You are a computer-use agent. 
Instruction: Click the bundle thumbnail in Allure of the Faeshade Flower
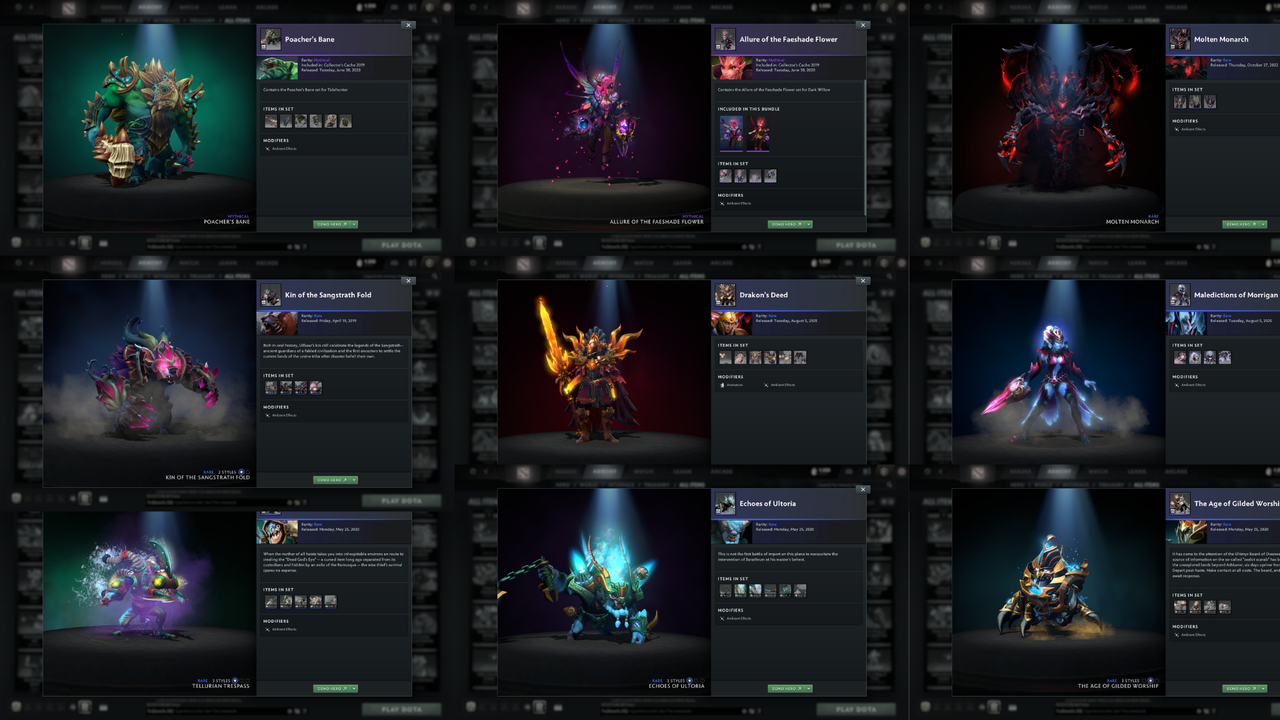tap(730, 132)
